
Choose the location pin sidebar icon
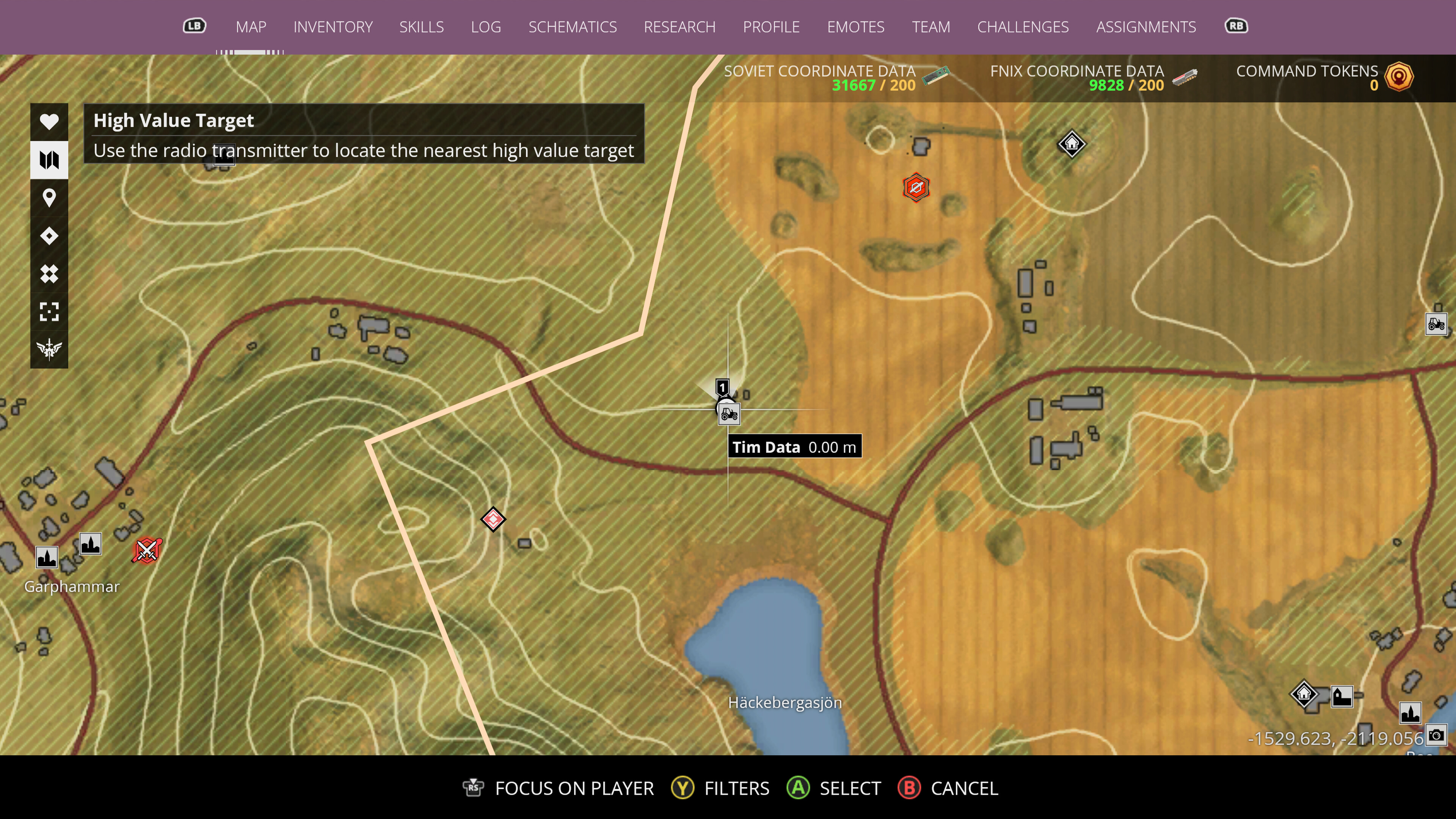click(x=49, y=198)
